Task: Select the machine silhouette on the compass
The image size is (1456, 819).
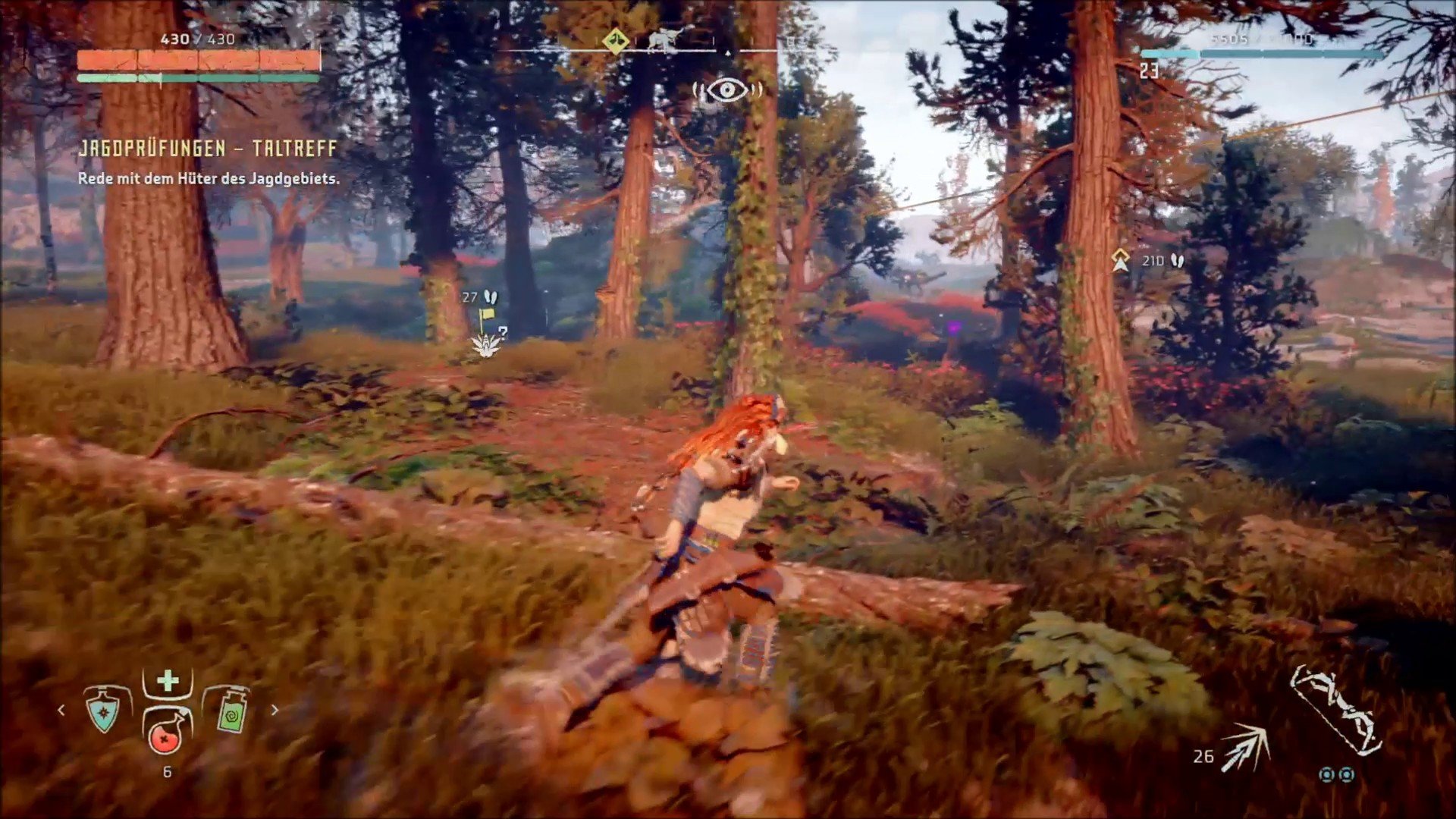Action: [661, 40]
